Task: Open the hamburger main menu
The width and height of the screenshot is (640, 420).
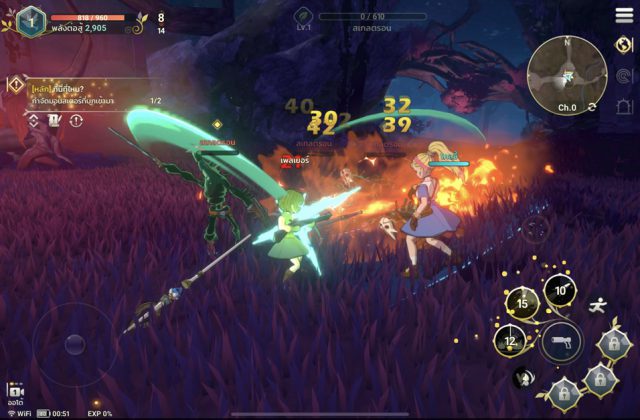Action: click(623, 17)
